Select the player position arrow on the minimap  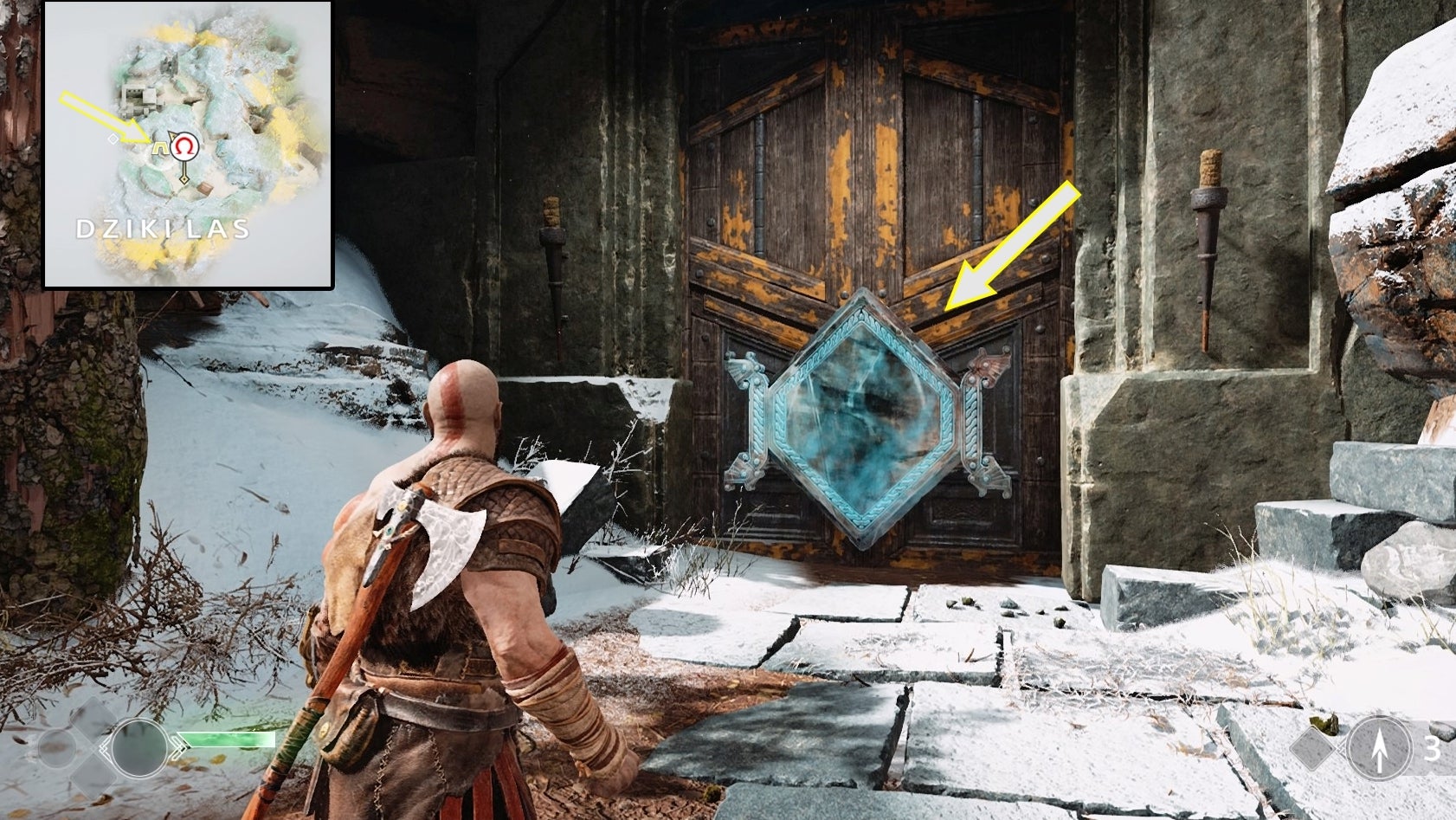point(172,136)
